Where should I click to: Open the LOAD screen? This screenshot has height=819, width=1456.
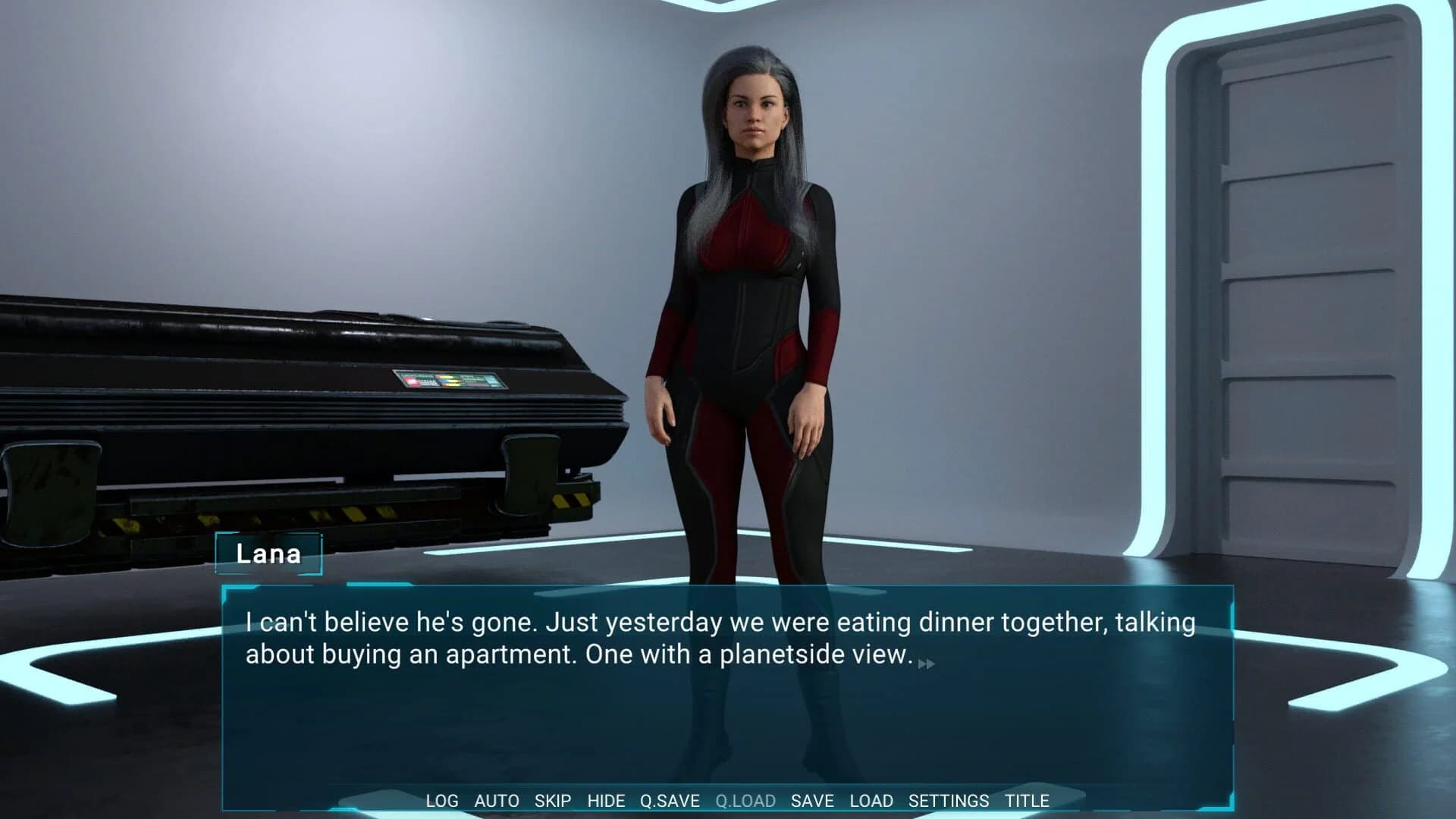pyautogui.click(x=871, y=800)
